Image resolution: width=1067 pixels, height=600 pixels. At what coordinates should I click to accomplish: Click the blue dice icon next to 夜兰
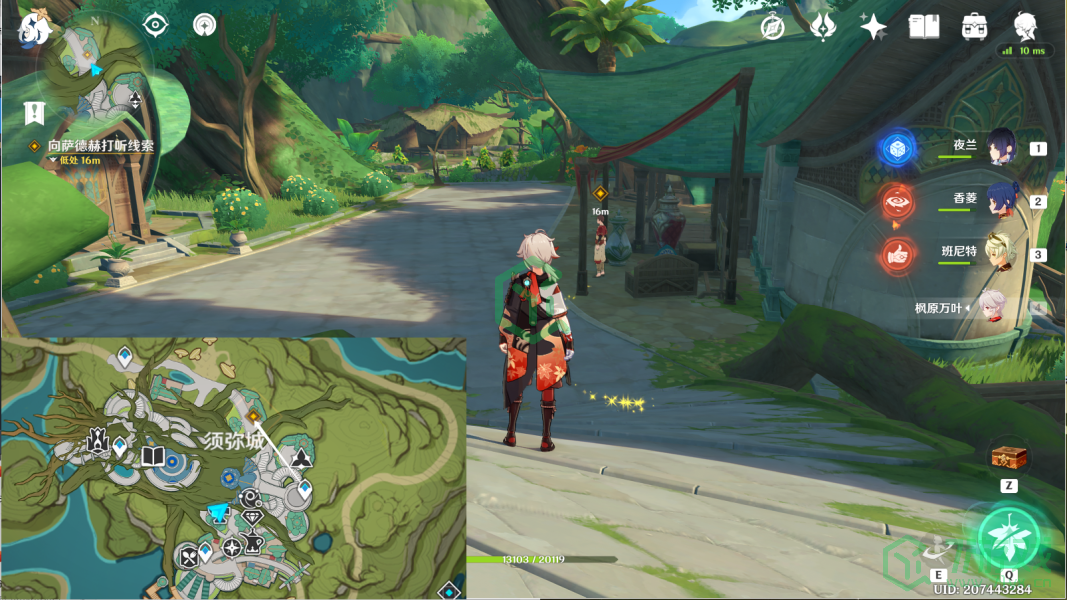coord(897,149)
